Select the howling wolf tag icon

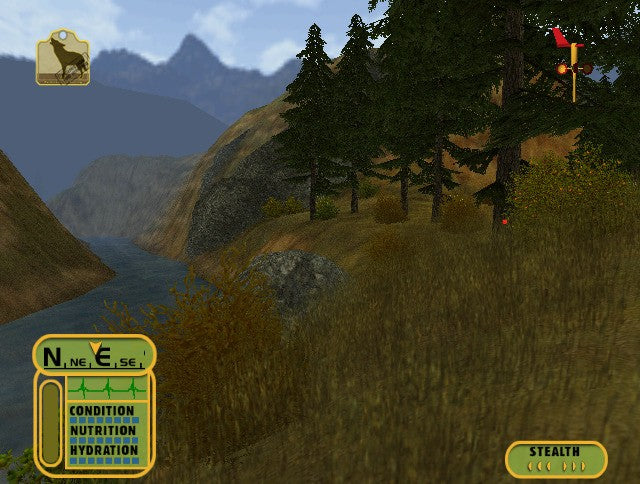(x=62, y=58)
